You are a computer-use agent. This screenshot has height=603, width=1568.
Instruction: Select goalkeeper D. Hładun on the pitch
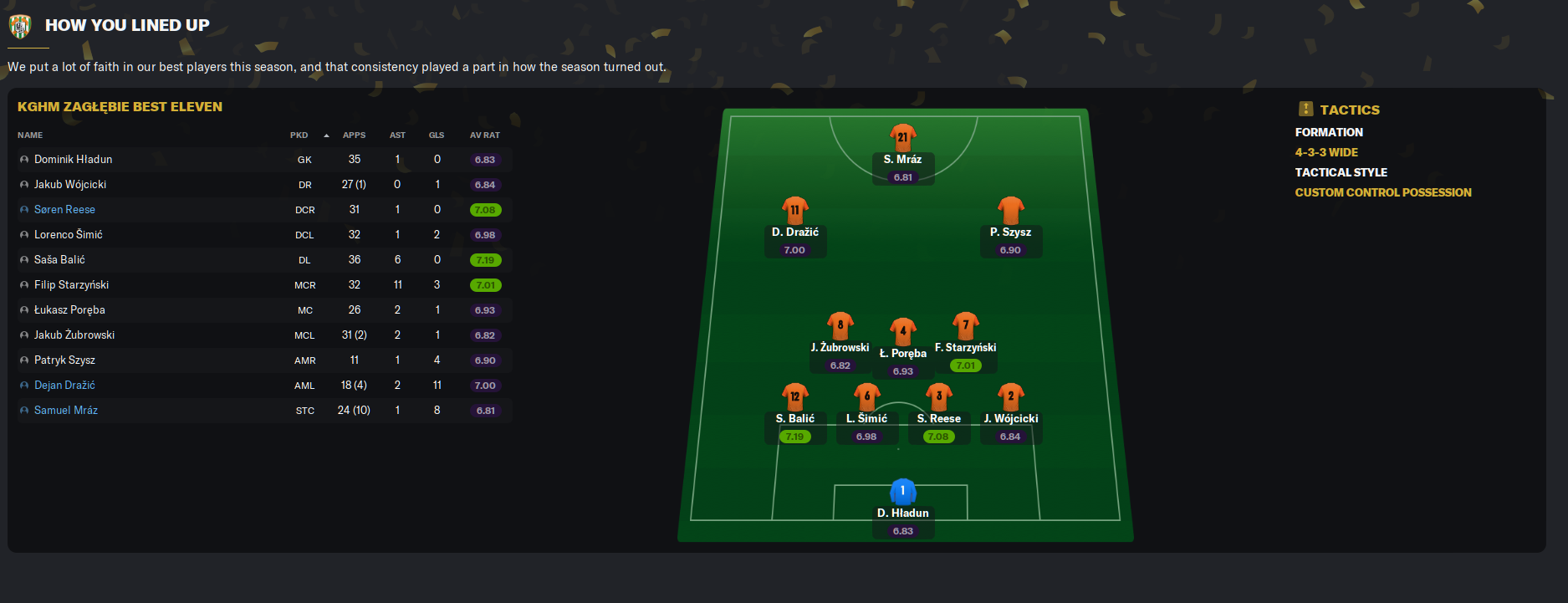(x=902, y=491)
